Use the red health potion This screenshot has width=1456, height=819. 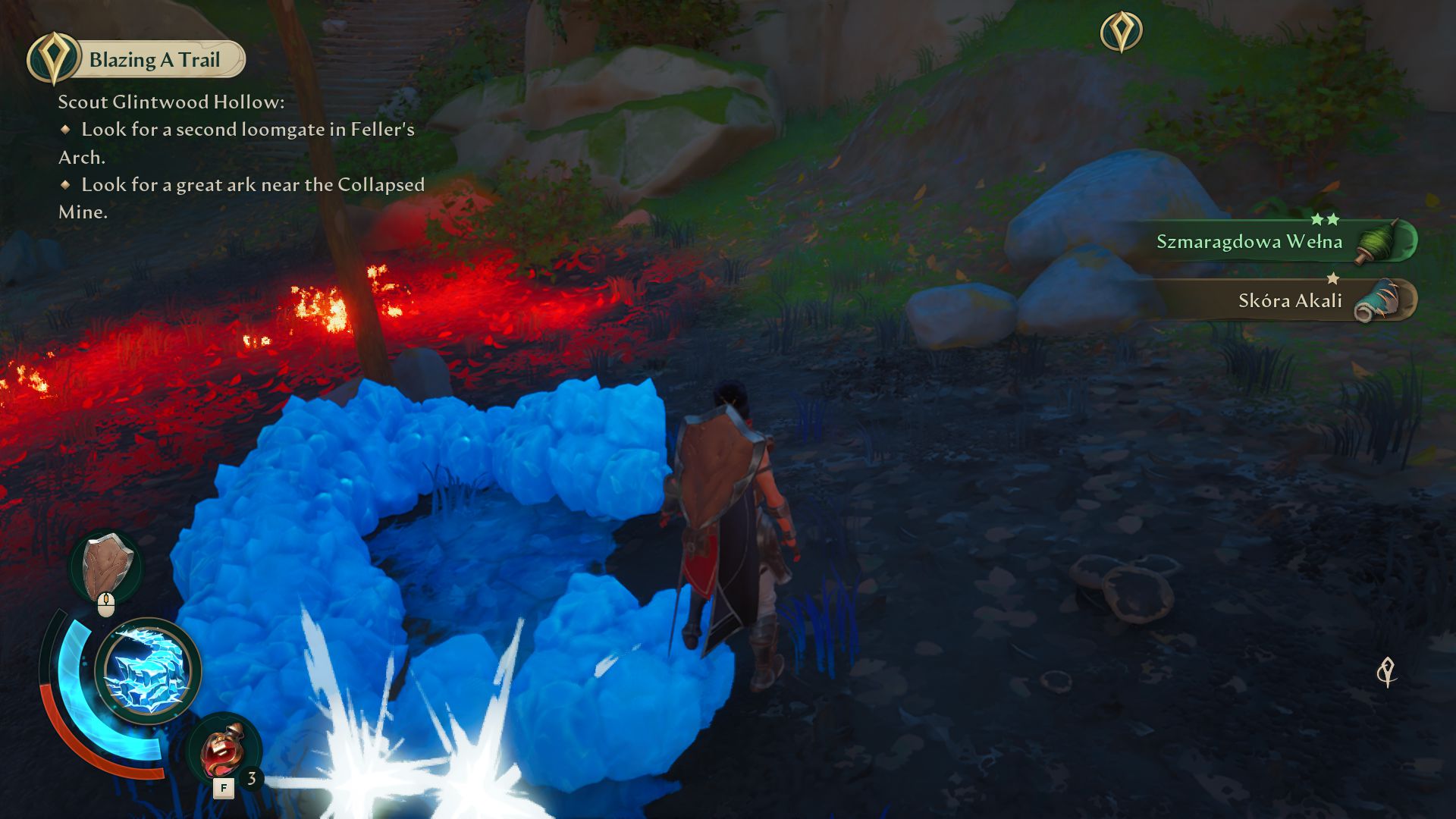pyautogui.click(x=223, y=752)
